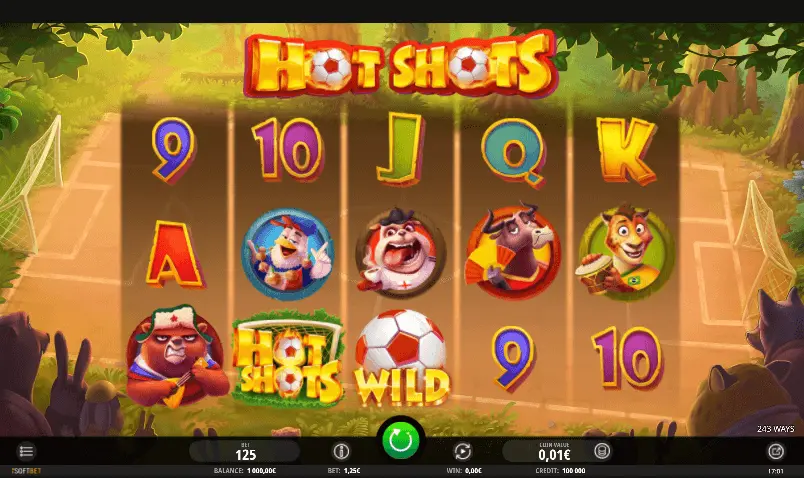Click the coin stack icon beside coin value
This screenshot has width=804, height=478.
[602, 451]
